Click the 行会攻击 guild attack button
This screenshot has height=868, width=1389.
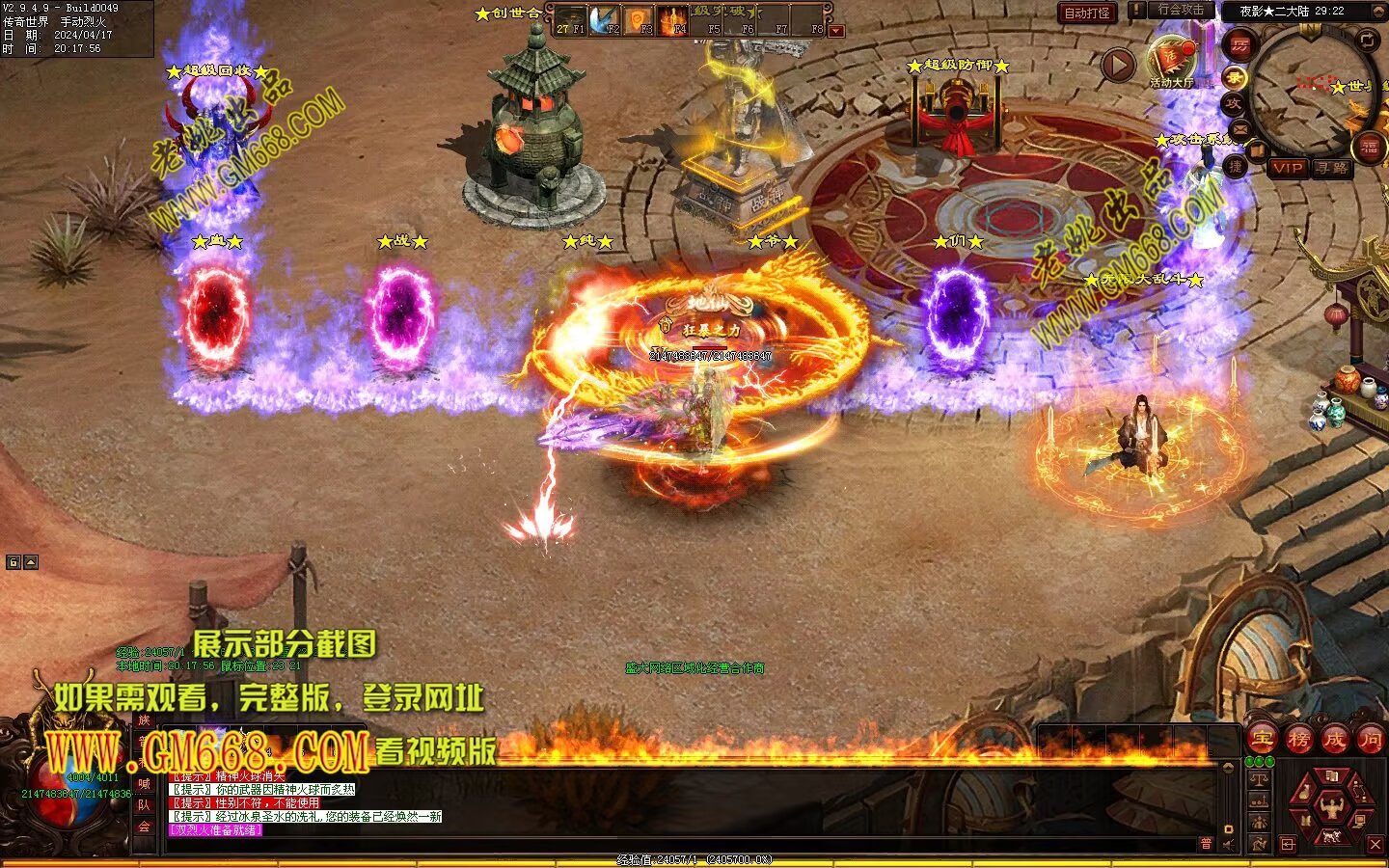click(x=1179, y=11)
